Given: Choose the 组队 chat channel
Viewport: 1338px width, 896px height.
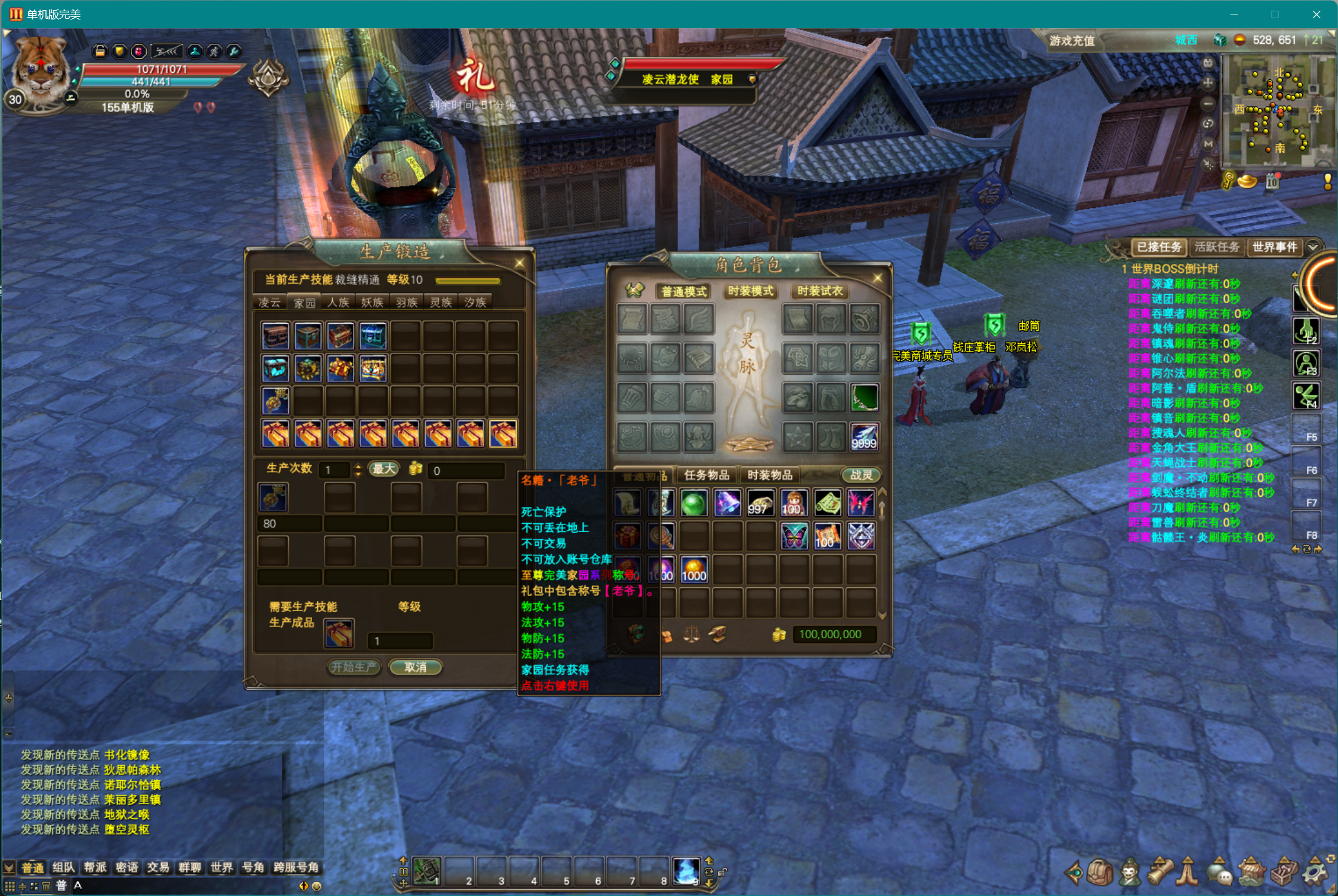Looking at the screenshot, I should 64,868.
